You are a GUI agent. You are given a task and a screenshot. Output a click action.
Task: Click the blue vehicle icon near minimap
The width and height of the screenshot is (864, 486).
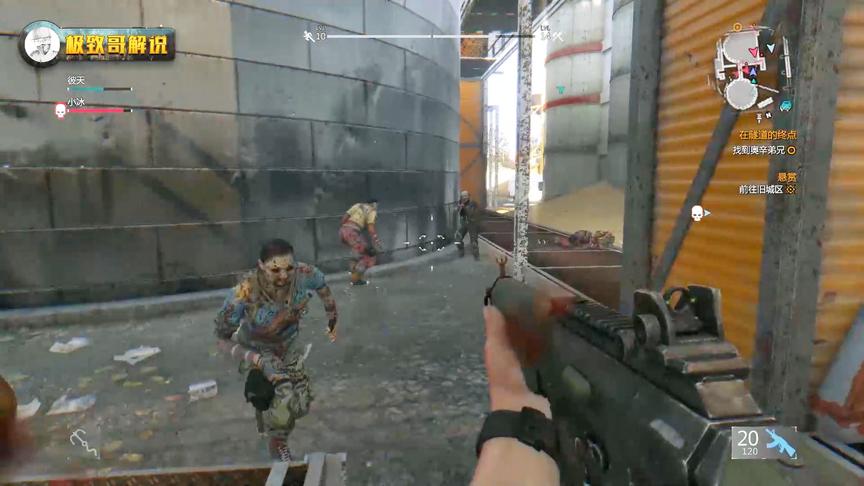click(x=785, y=105)
